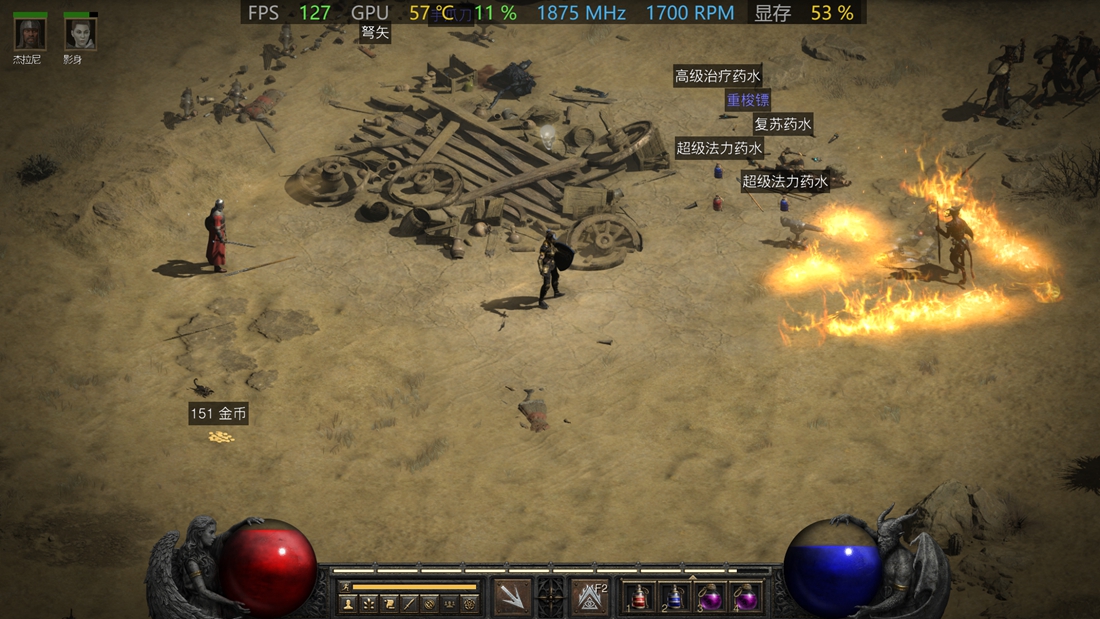Pick up the 151 金币 gold label
The width and height of the screenshot is (1100, 619).
(218, 414)
